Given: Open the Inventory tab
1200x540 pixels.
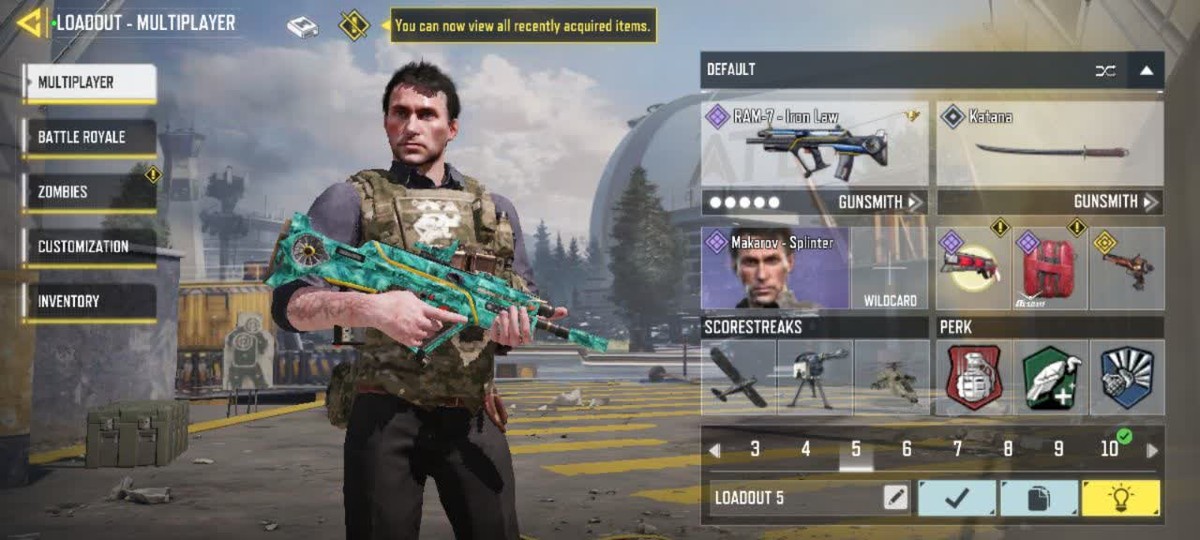Looking at the screenshot, I should tap(90, 301).
